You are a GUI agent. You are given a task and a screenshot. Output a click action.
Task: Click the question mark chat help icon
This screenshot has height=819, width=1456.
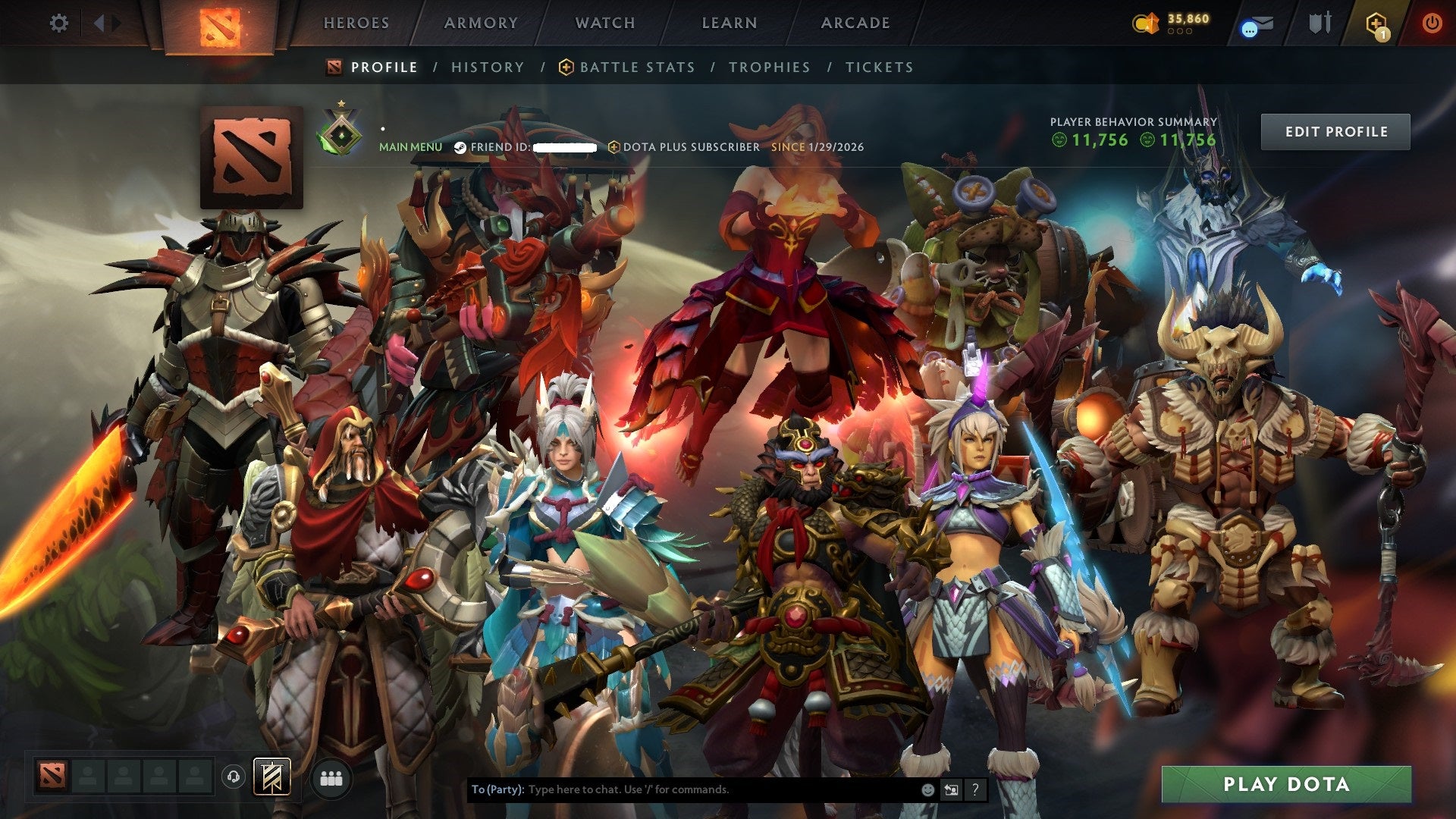click(975, 789)
